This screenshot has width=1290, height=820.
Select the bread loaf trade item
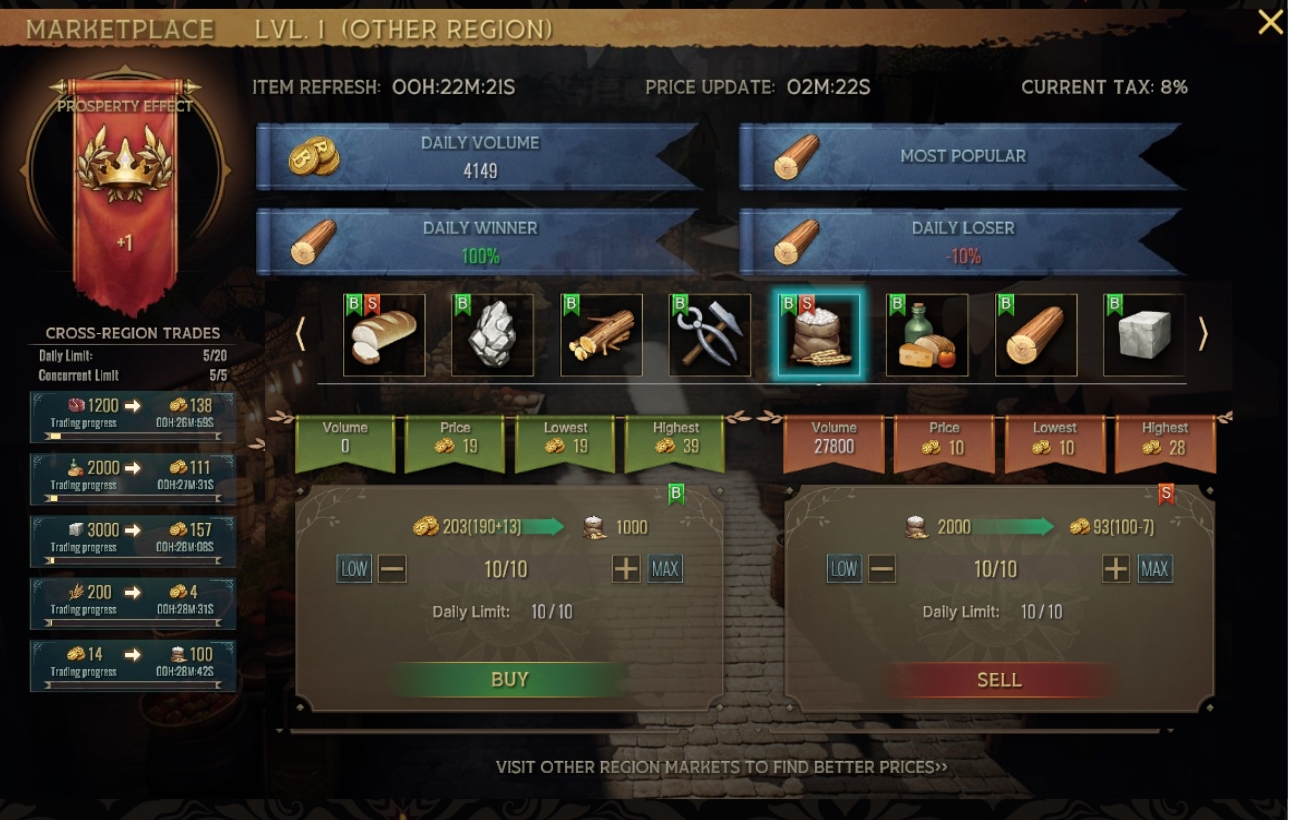(x=384, y=335)
